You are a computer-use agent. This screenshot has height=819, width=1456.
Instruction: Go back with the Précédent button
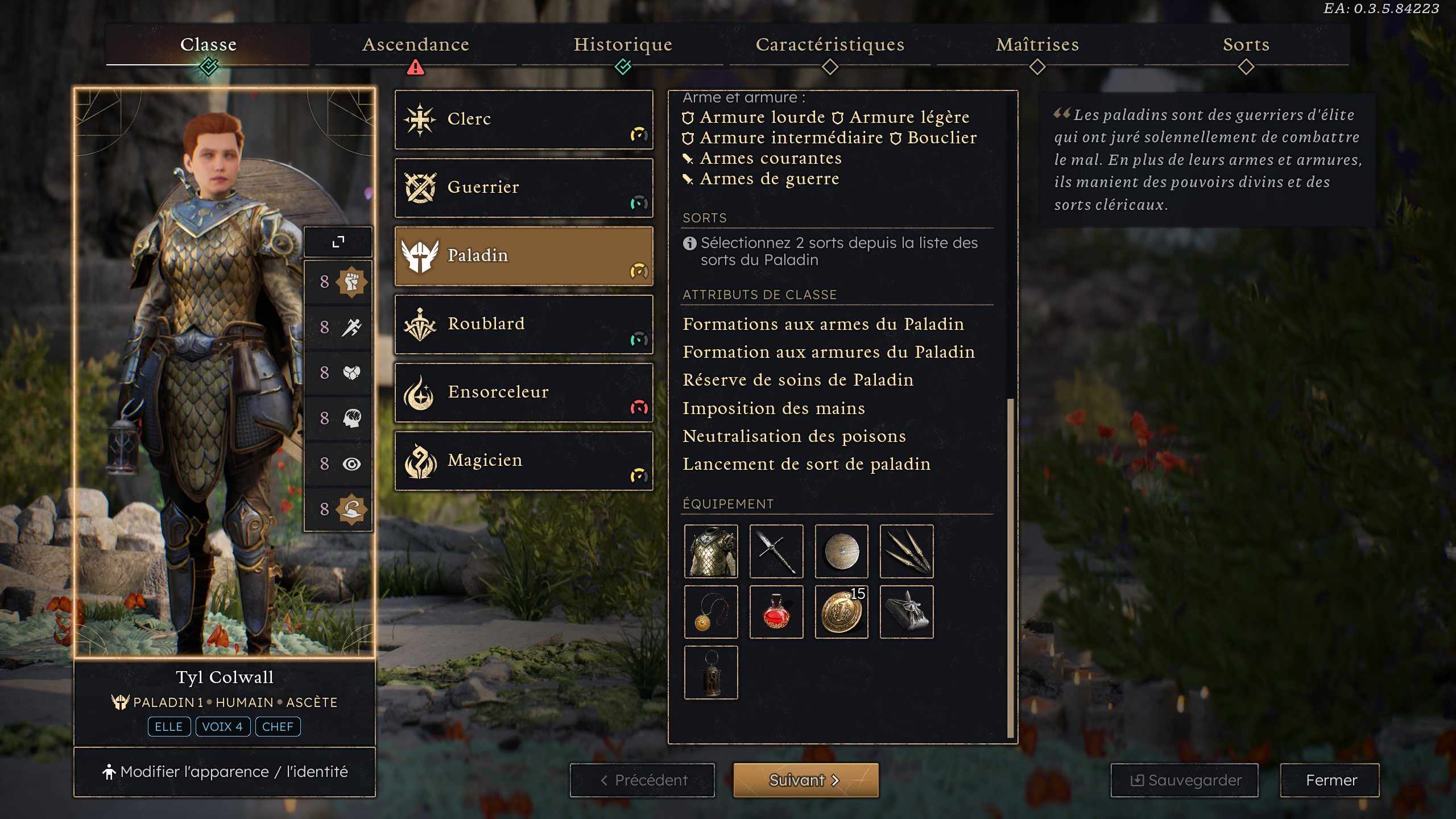(x=643, y=780)
